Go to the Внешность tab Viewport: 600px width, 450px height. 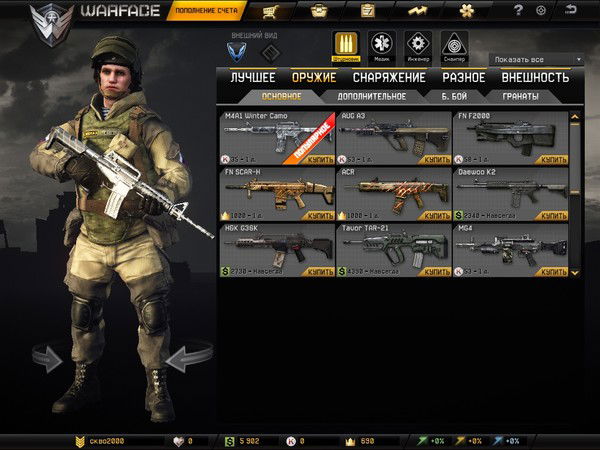tap(534, 77)
